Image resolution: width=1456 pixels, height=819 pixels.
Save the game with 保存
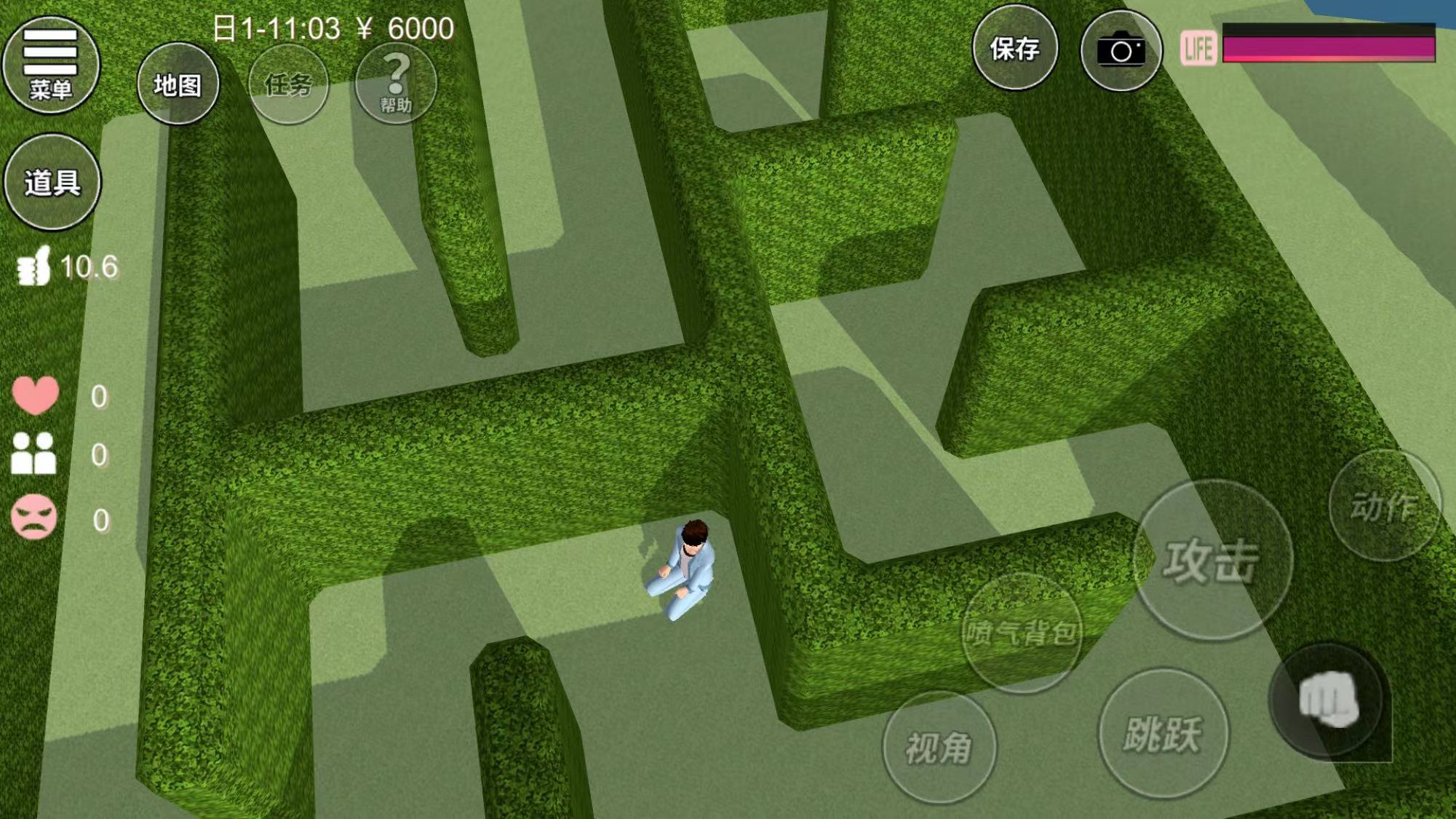(1014, 49)
